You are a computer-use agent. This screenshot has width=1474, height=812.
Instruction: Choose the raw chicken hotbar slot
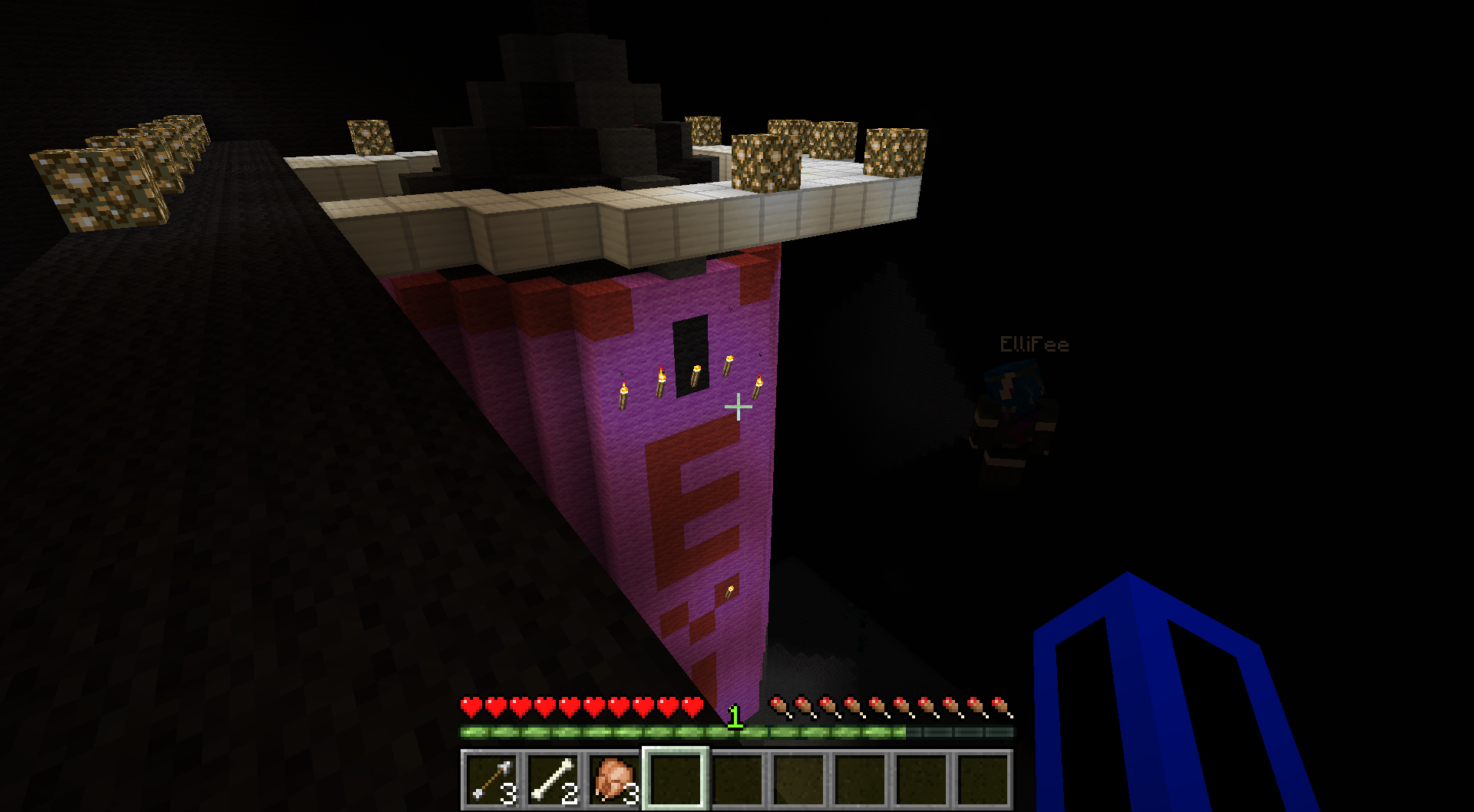click(x=614, y=779)
